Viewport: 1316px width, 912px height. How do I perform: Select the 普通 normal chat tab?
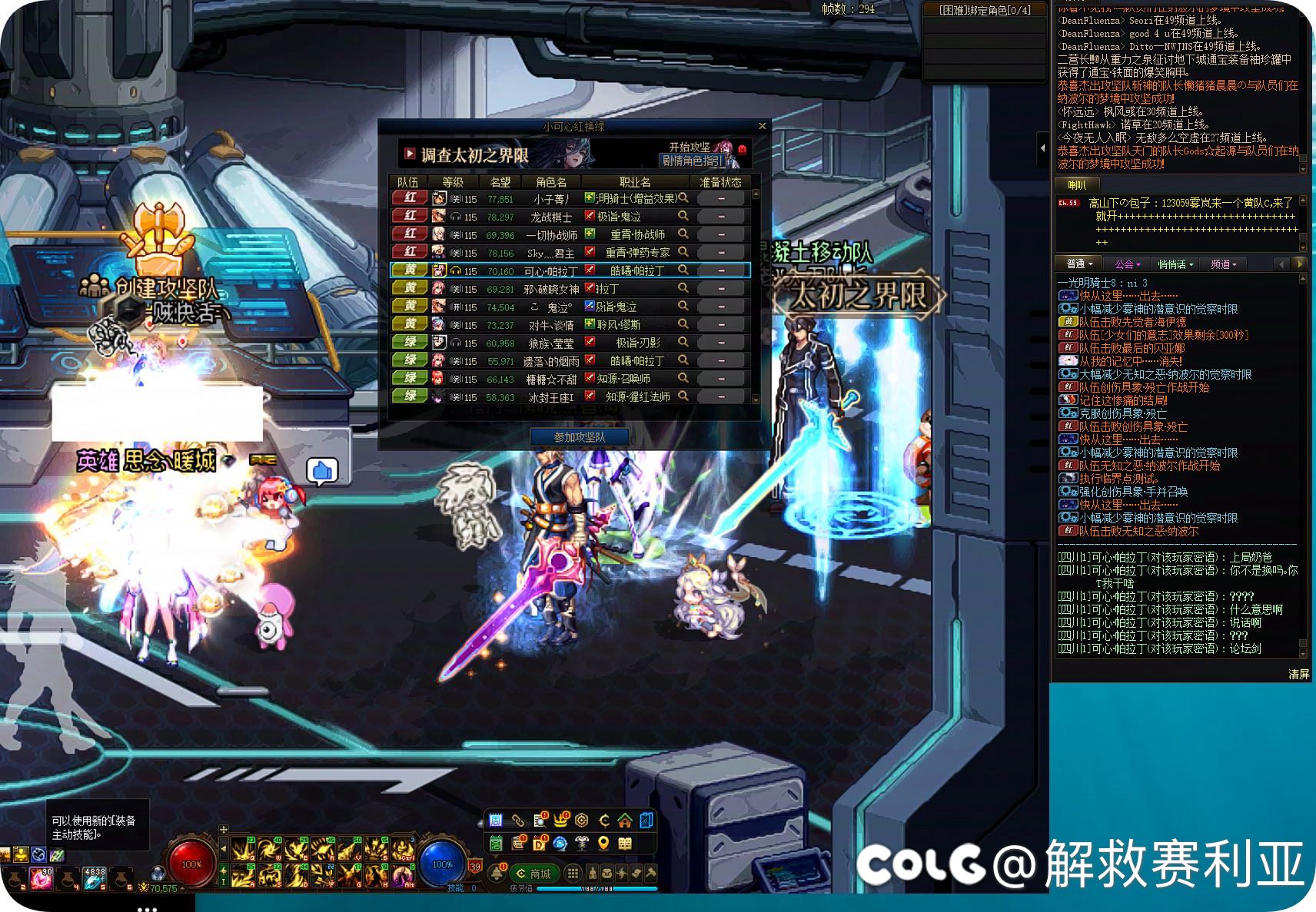click(x=1078, y=264)
